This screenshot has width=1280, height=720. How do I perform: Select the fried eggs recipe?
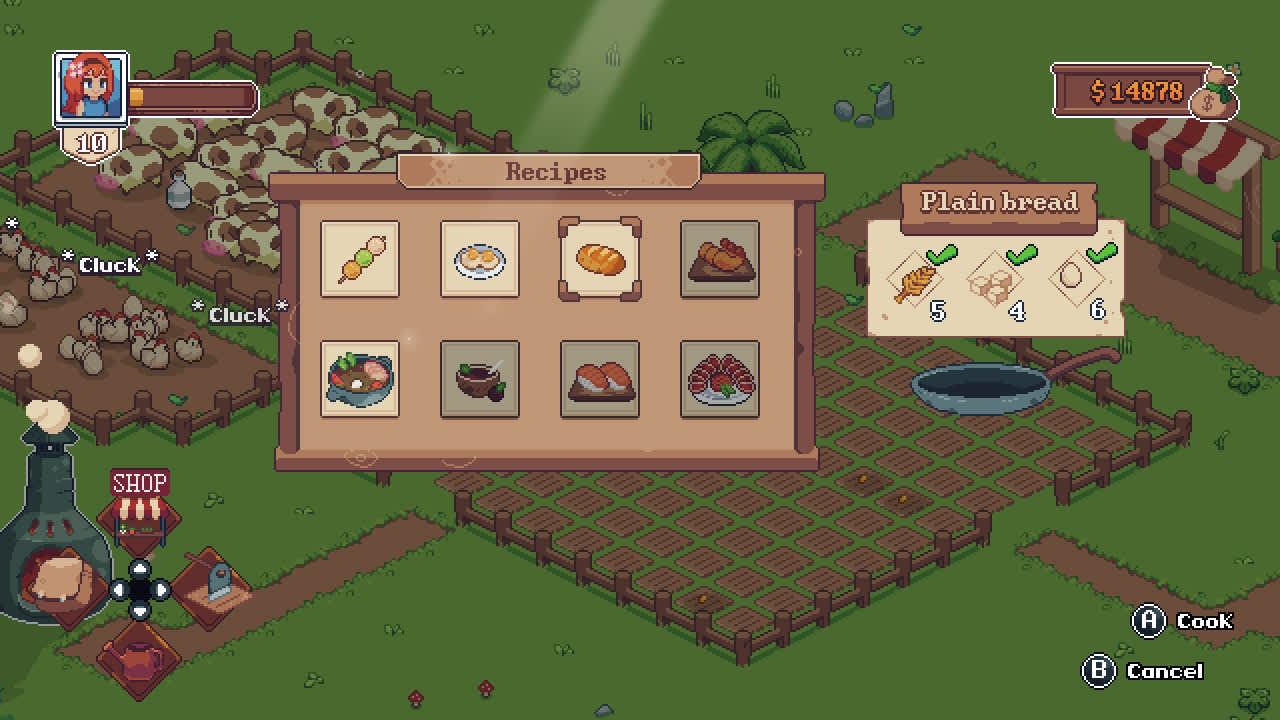pos(480,261)
